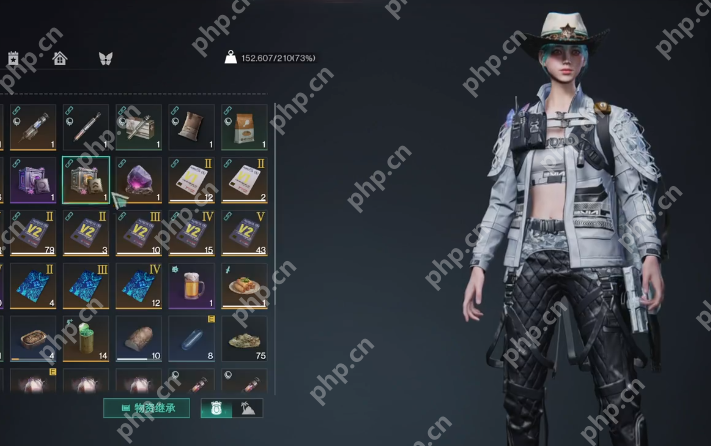Select the highlighted metal crate item slot

tap(86, 180)
